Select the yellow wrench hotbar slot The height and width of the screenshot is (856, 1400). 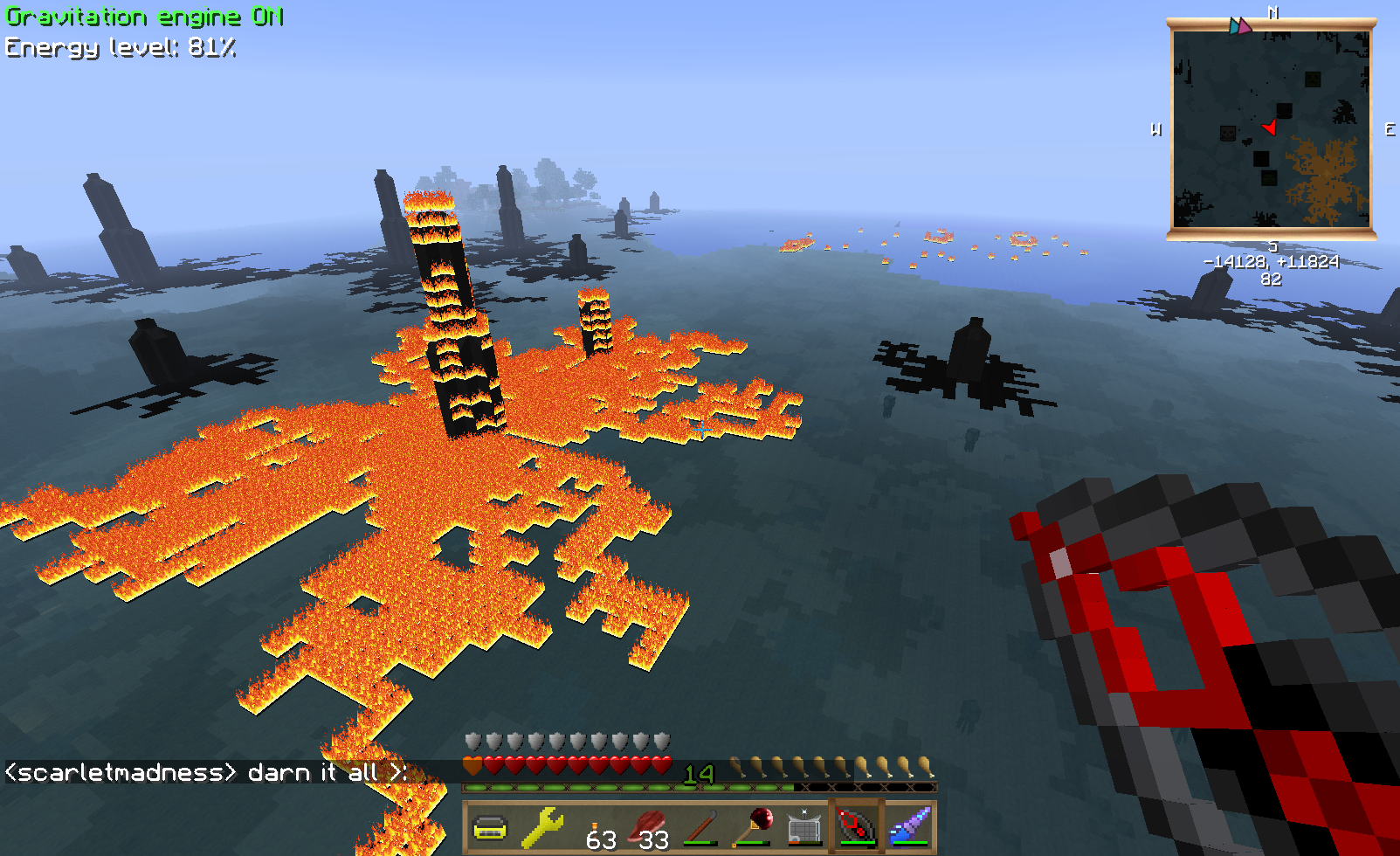[541, 826]
